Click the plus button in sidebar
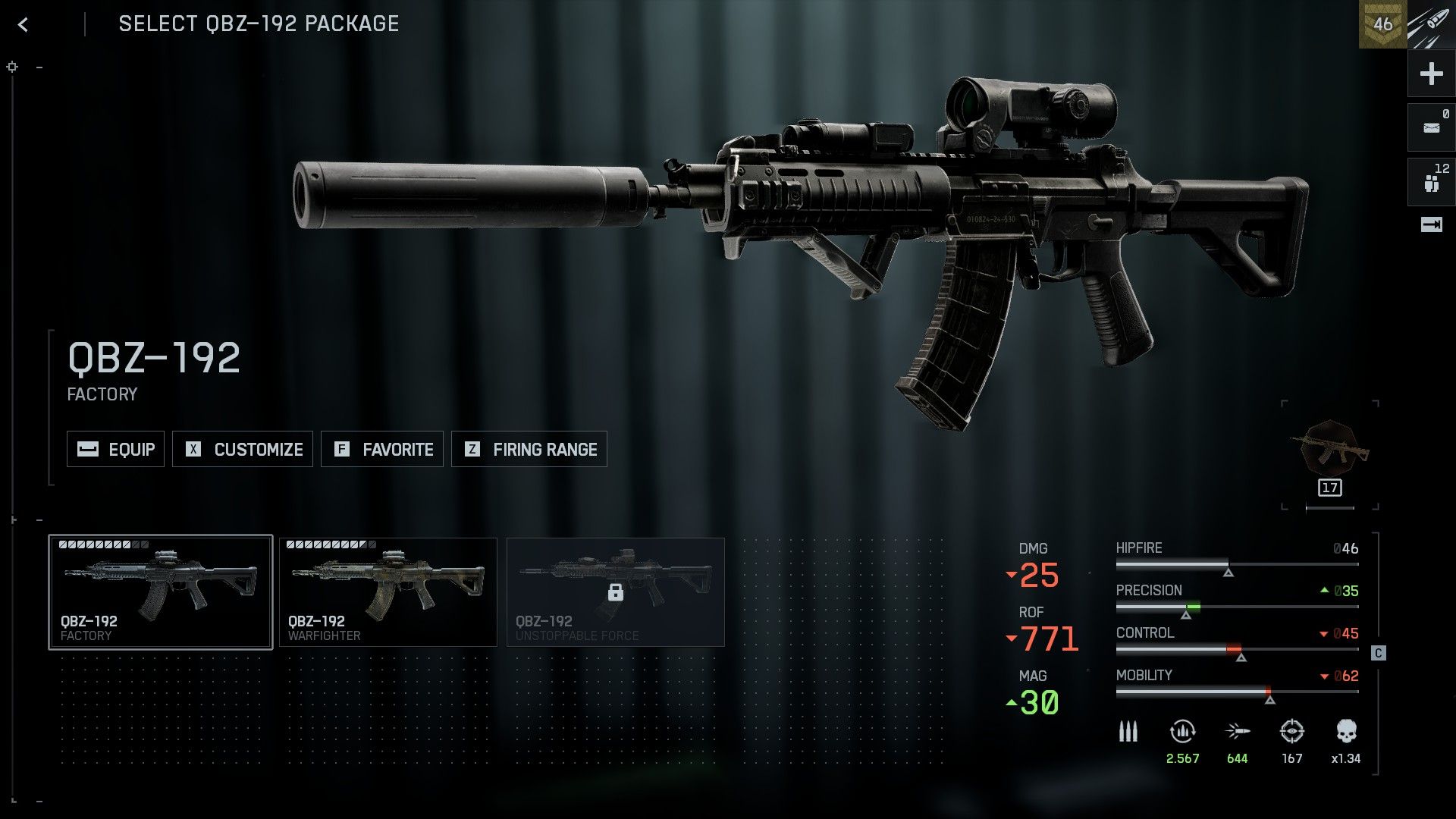 coord(1431,74)
